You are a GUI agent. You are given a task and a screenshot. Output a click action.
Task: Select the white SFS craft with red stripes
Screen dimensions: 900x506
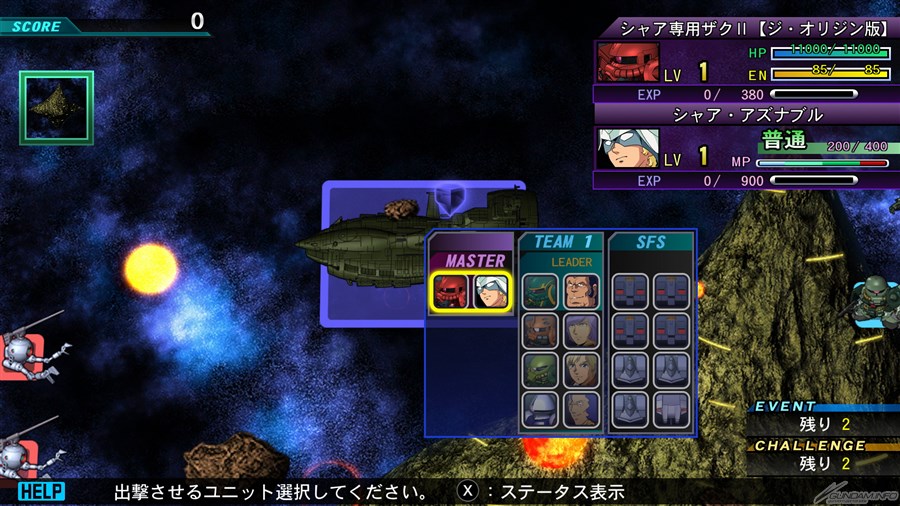pos(672,409)
